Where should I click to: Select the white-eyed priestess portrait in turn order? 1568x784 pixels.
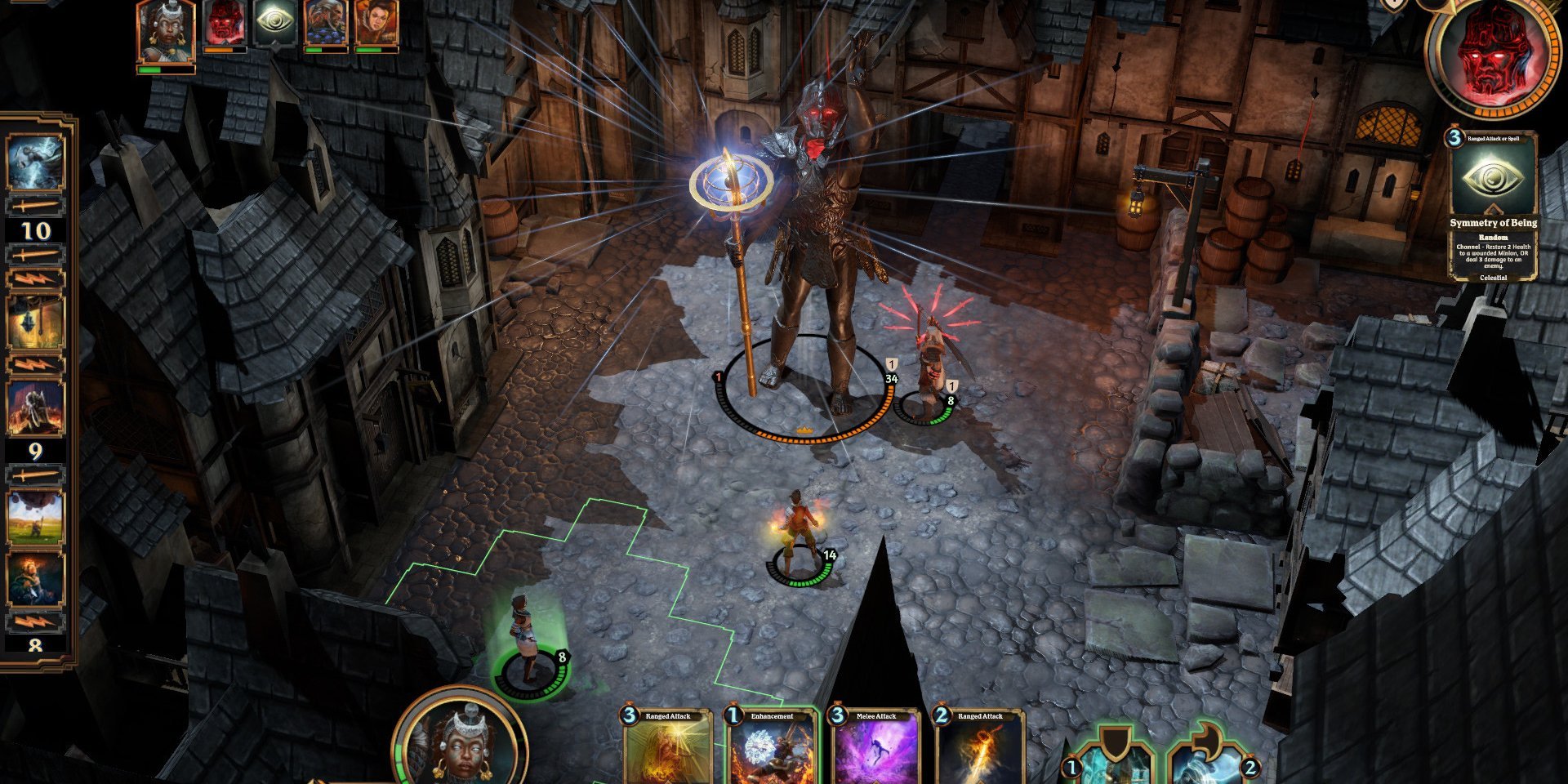pos(167,31)
